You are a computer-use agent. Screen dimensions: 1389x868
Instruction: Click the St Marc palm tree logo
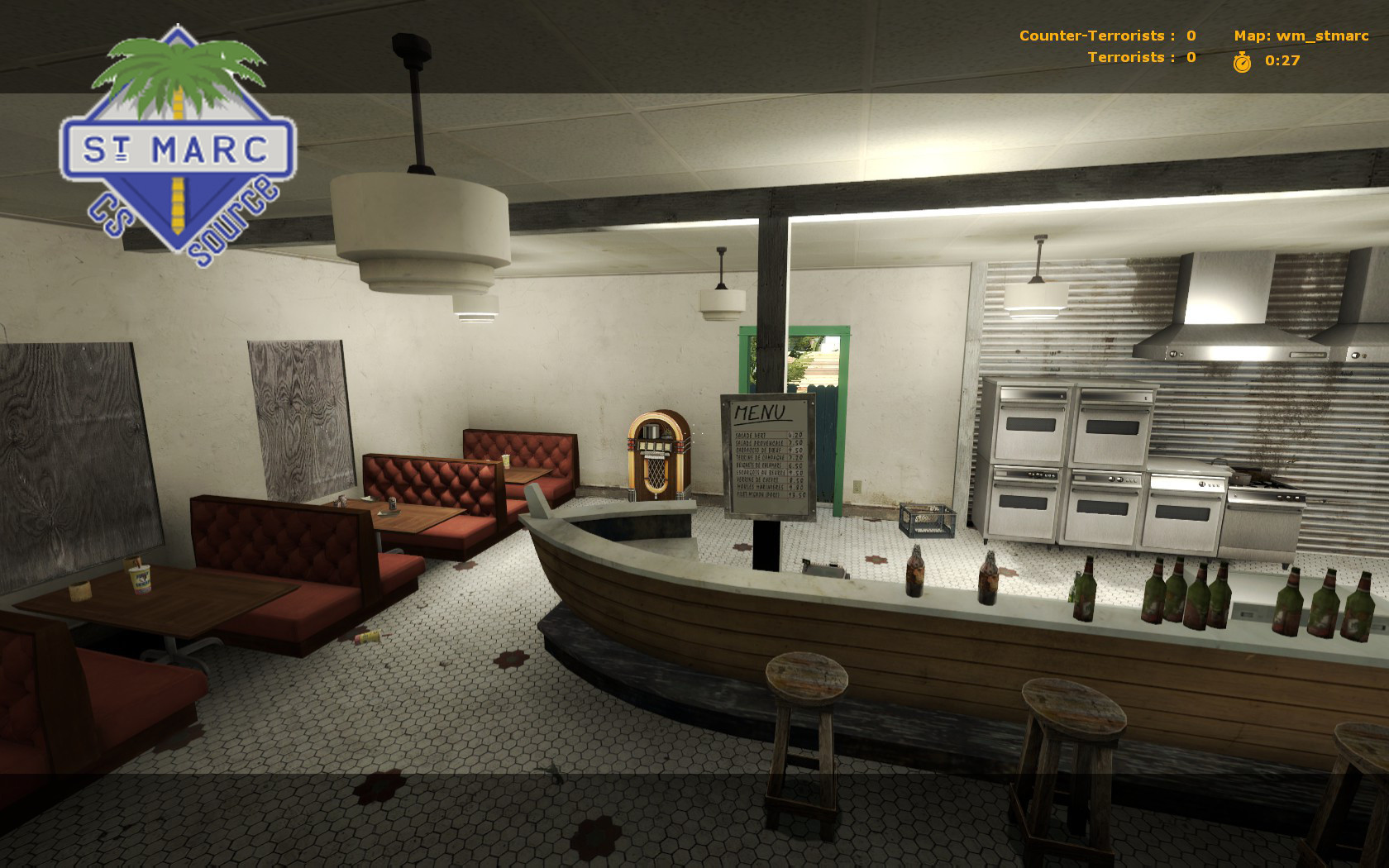[178, 74]
